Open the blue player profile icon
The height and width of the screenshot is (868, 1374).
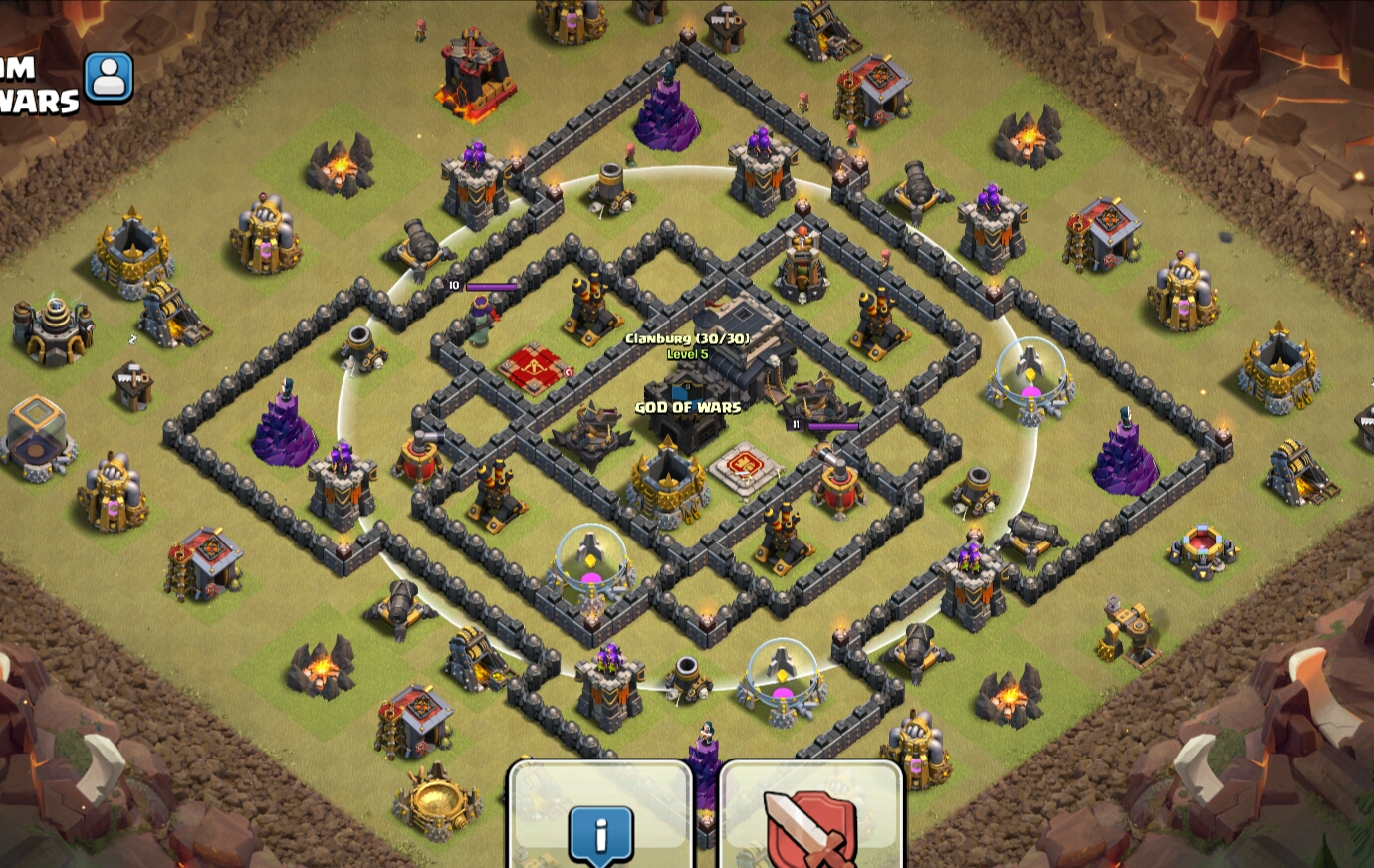point(109,77)
